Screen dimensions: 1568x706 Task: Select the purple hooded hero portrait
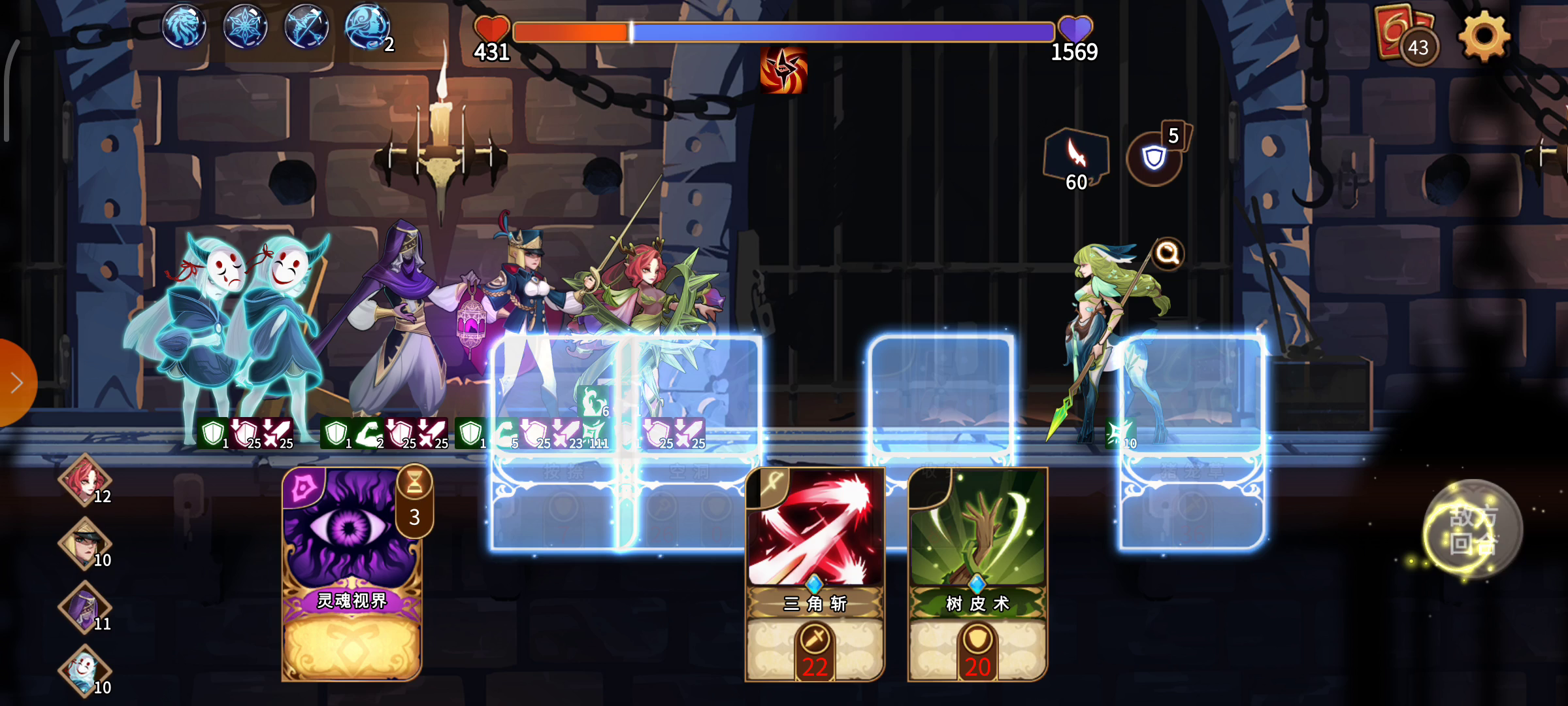[x=85, y=607]
